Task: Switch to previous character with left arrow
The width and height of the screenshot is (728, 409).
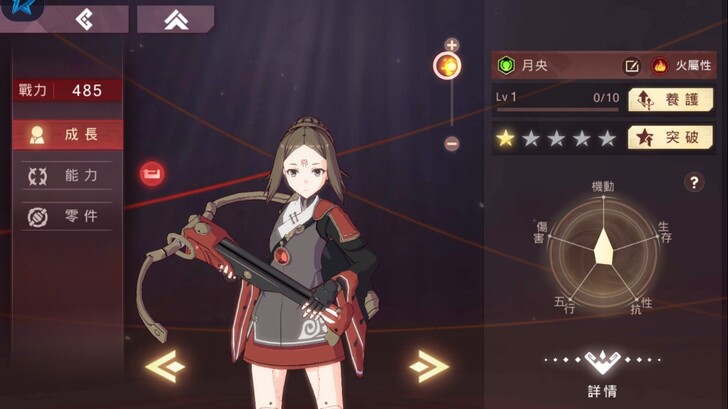Action: [x=165, y=366]
